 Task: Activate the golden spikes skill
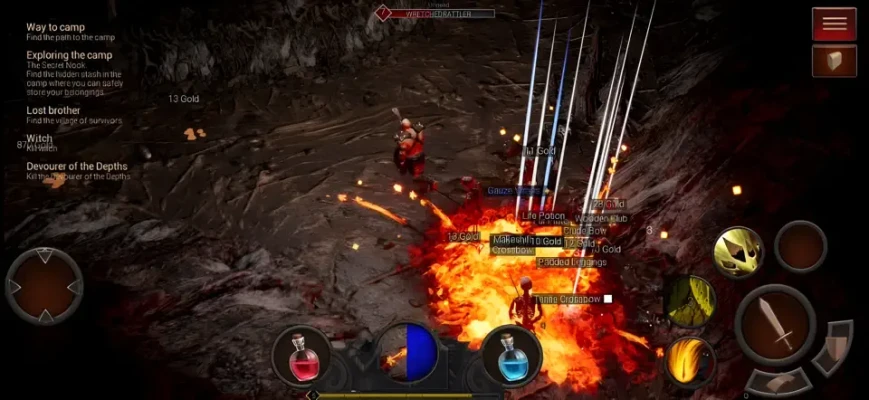738,252
